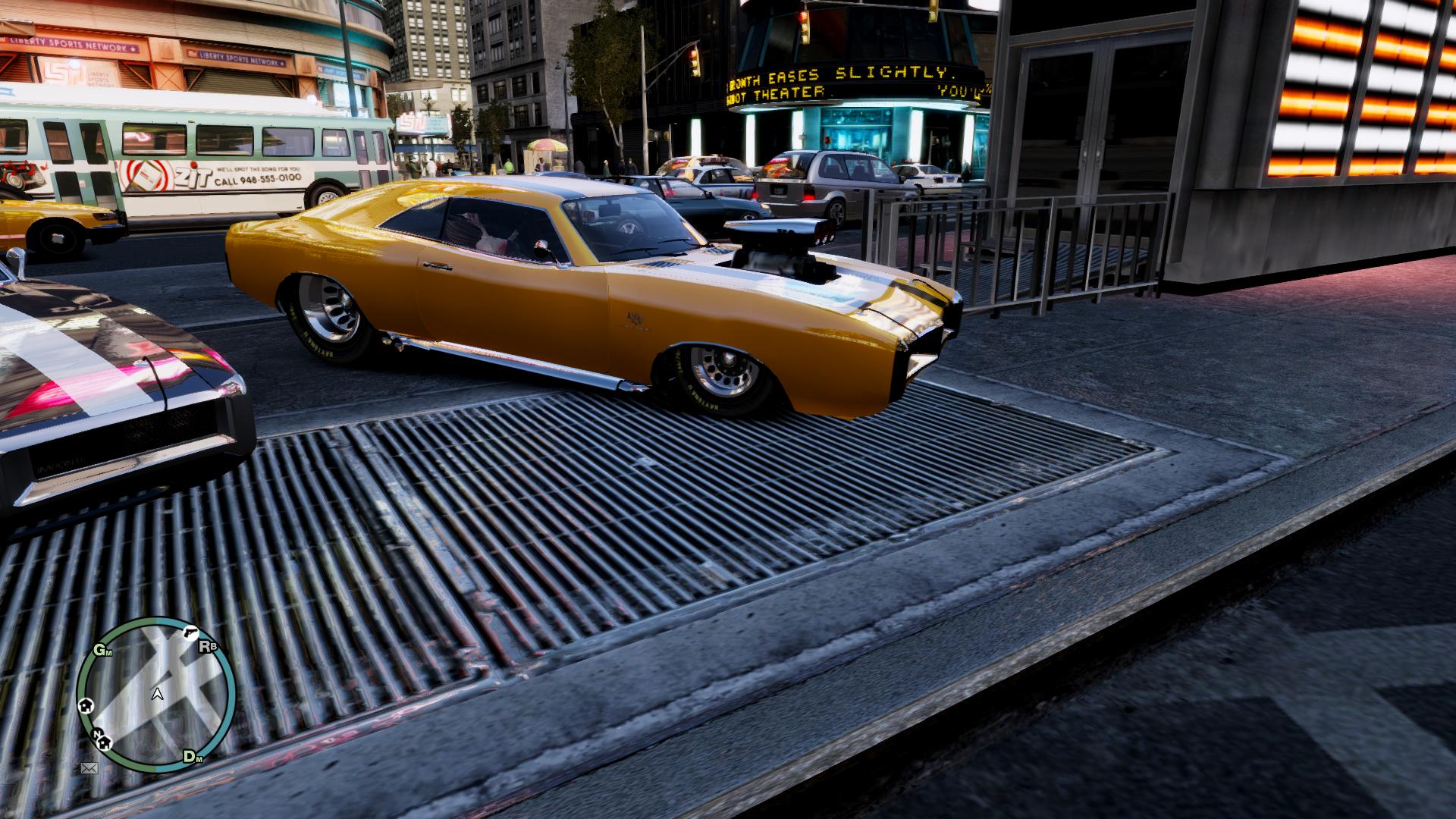Click the North compass marker on radar
The height and width of the screenshot is (819, 1456).
click(98, 734)
